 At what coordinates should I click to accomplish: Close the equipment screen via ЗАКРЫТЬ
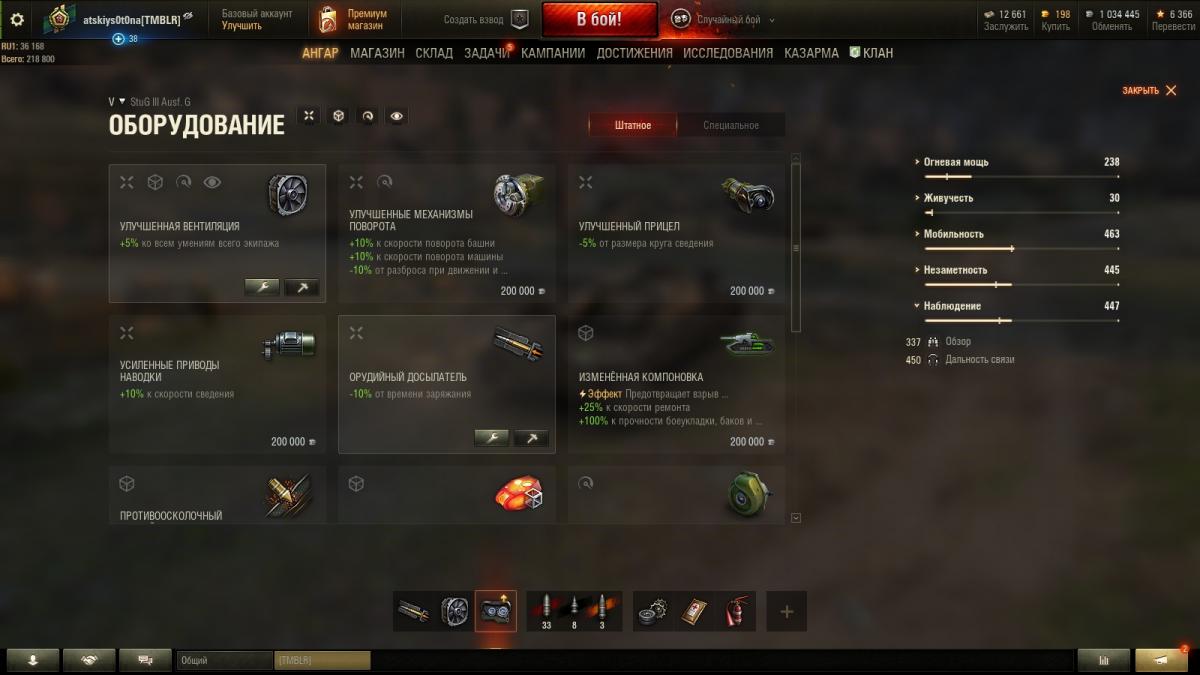(1148, 91)
